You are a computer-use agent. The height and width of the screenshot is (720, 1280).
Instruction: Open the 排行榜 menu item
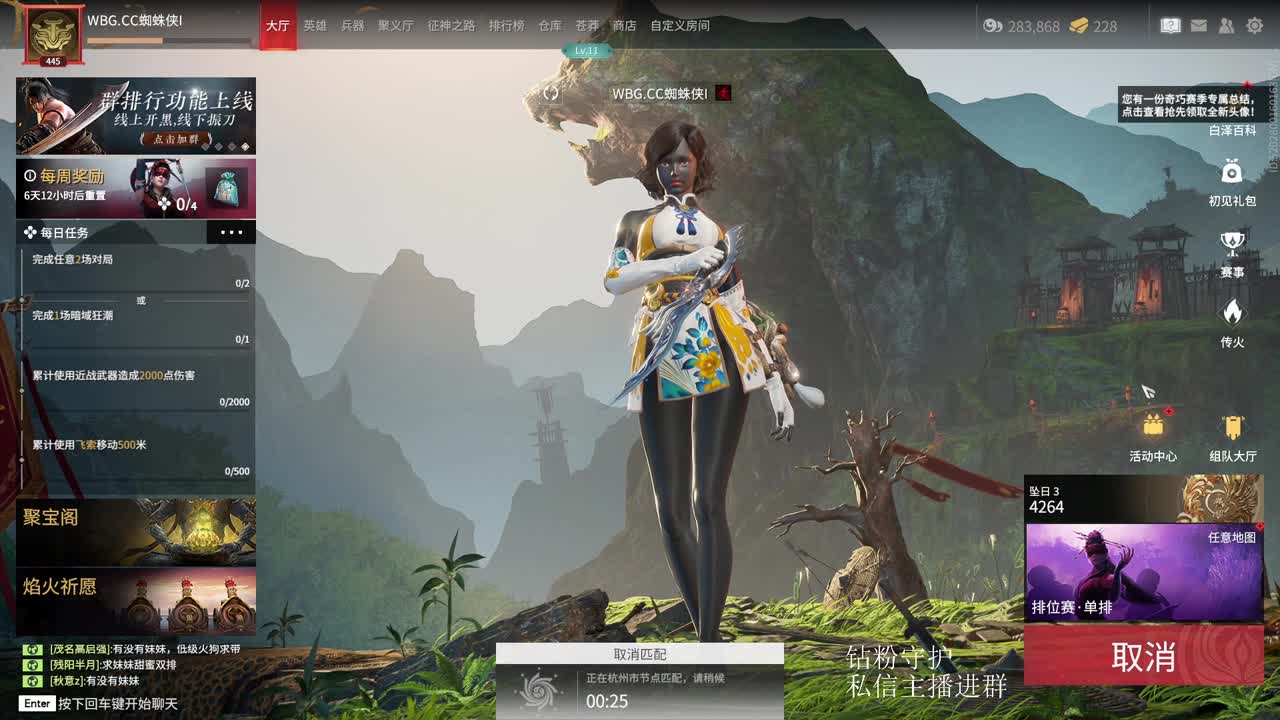(505, 26)
